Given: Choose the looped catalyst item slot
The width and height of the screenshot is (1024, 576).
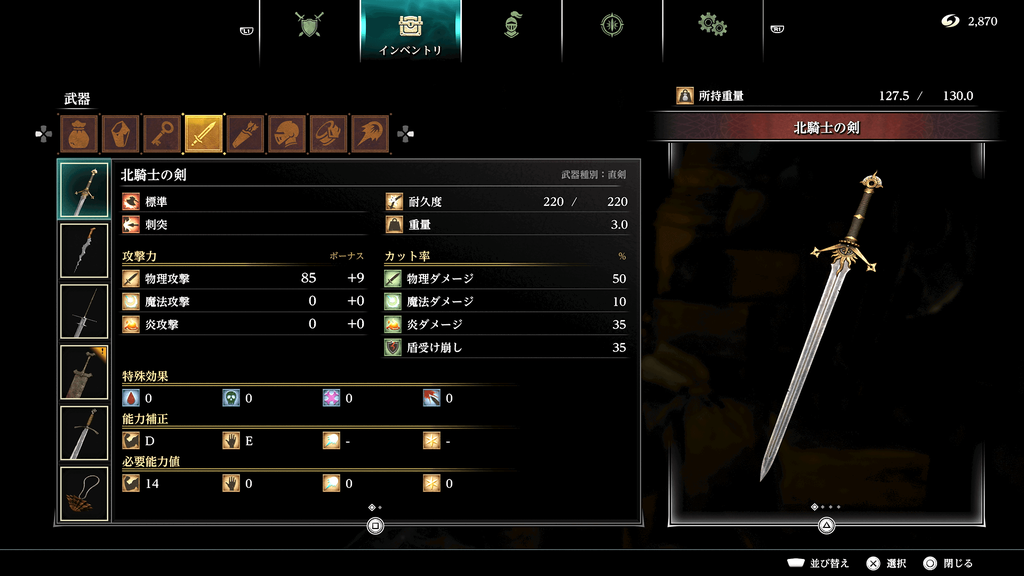Looking at the screenshot, I should tap(84, 493).
